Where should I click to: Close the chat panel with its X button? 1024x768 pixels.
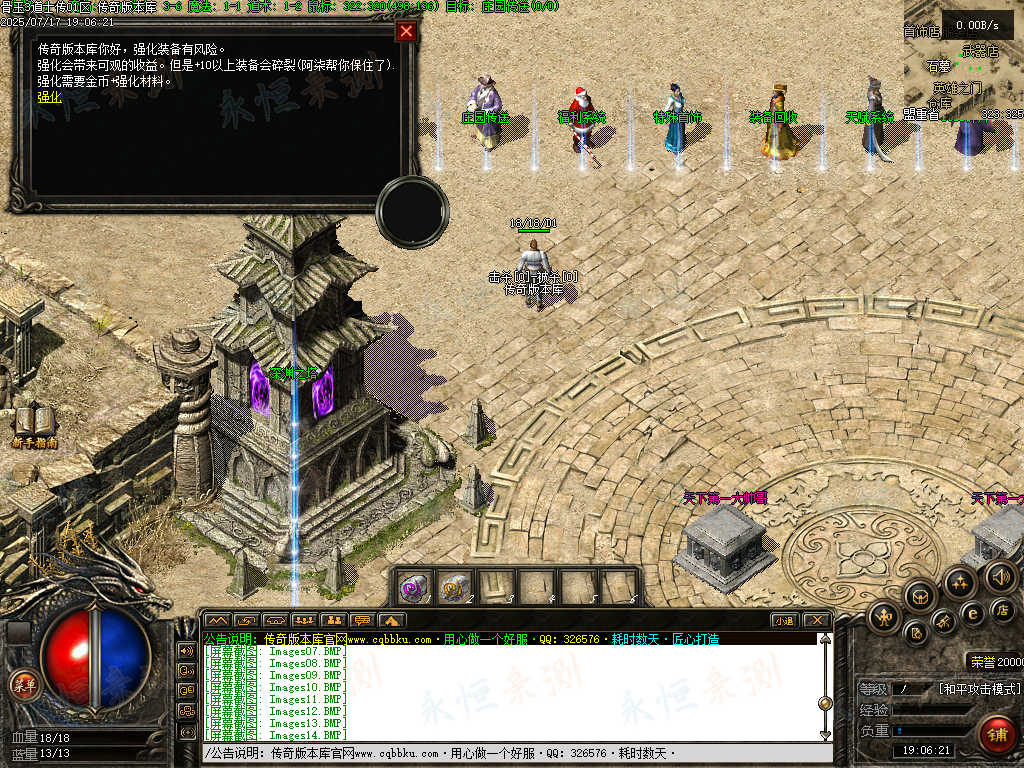tap(816, 620)
